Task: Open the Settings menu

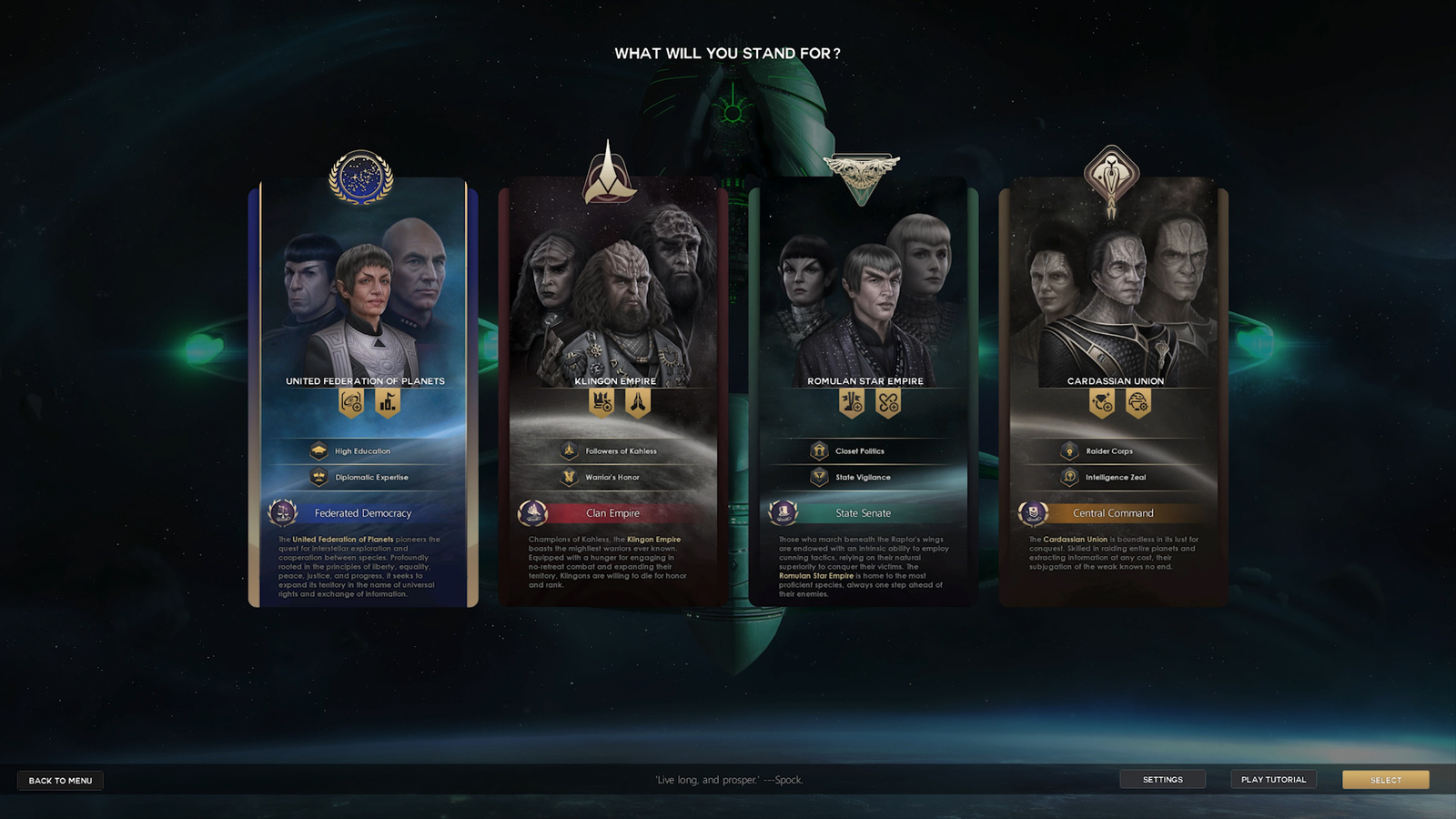Action: pos(1163,779)
